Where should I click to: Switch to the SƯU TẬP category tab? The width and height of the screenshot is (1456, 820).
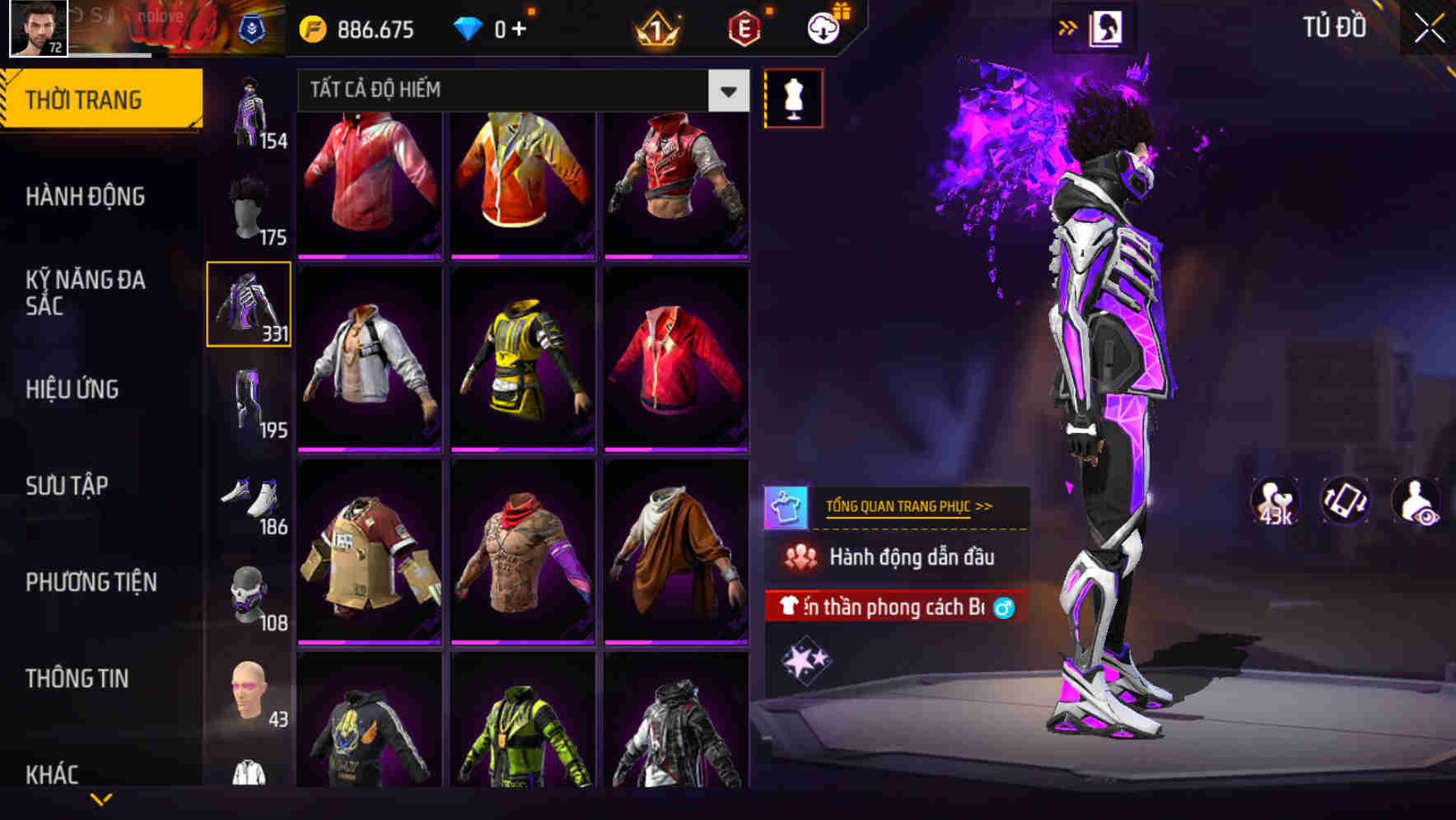[69, 487]
